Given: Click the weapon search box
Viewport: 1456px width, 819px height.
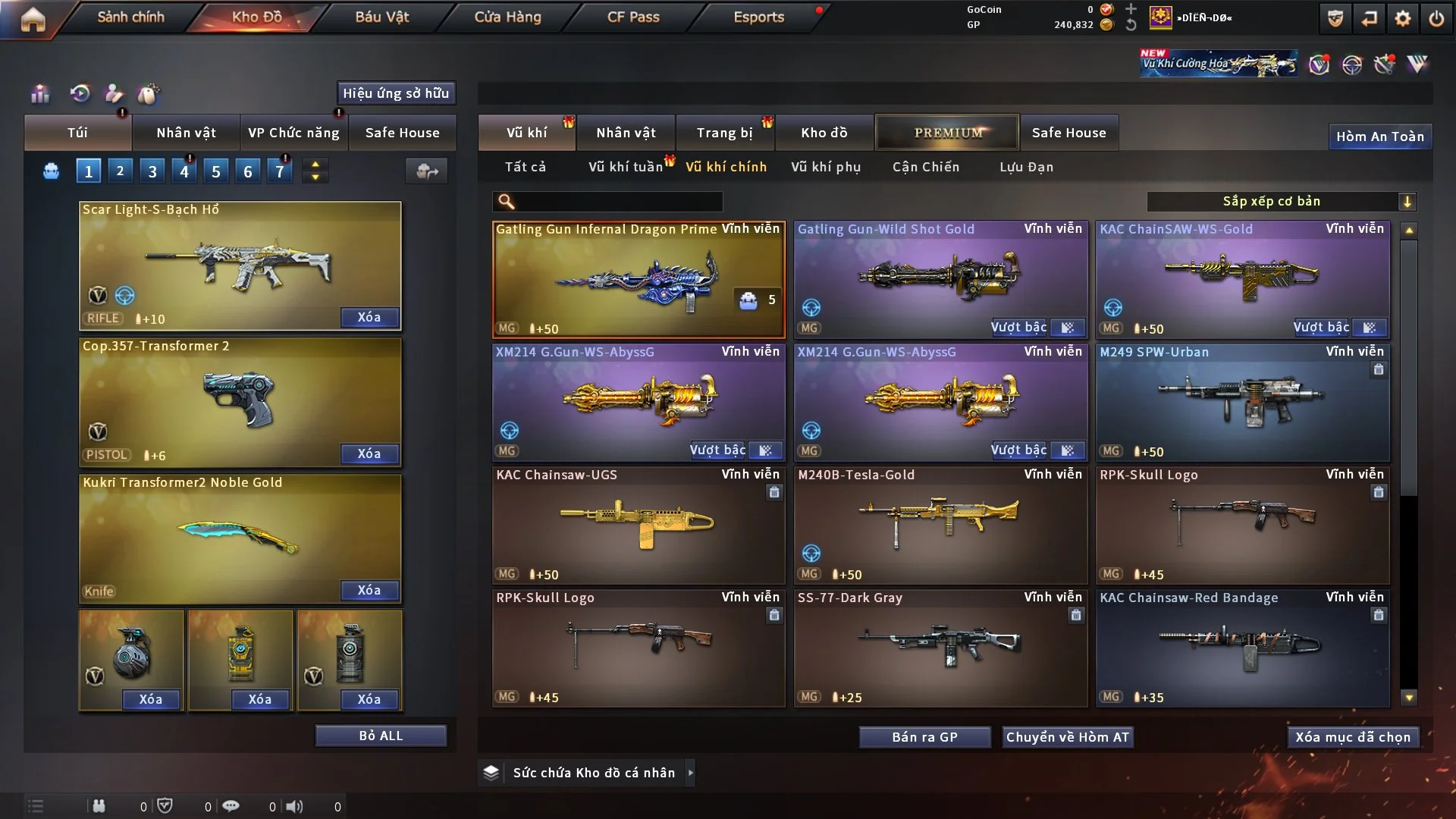Looking at the screenshot, I should pos(618,201).
